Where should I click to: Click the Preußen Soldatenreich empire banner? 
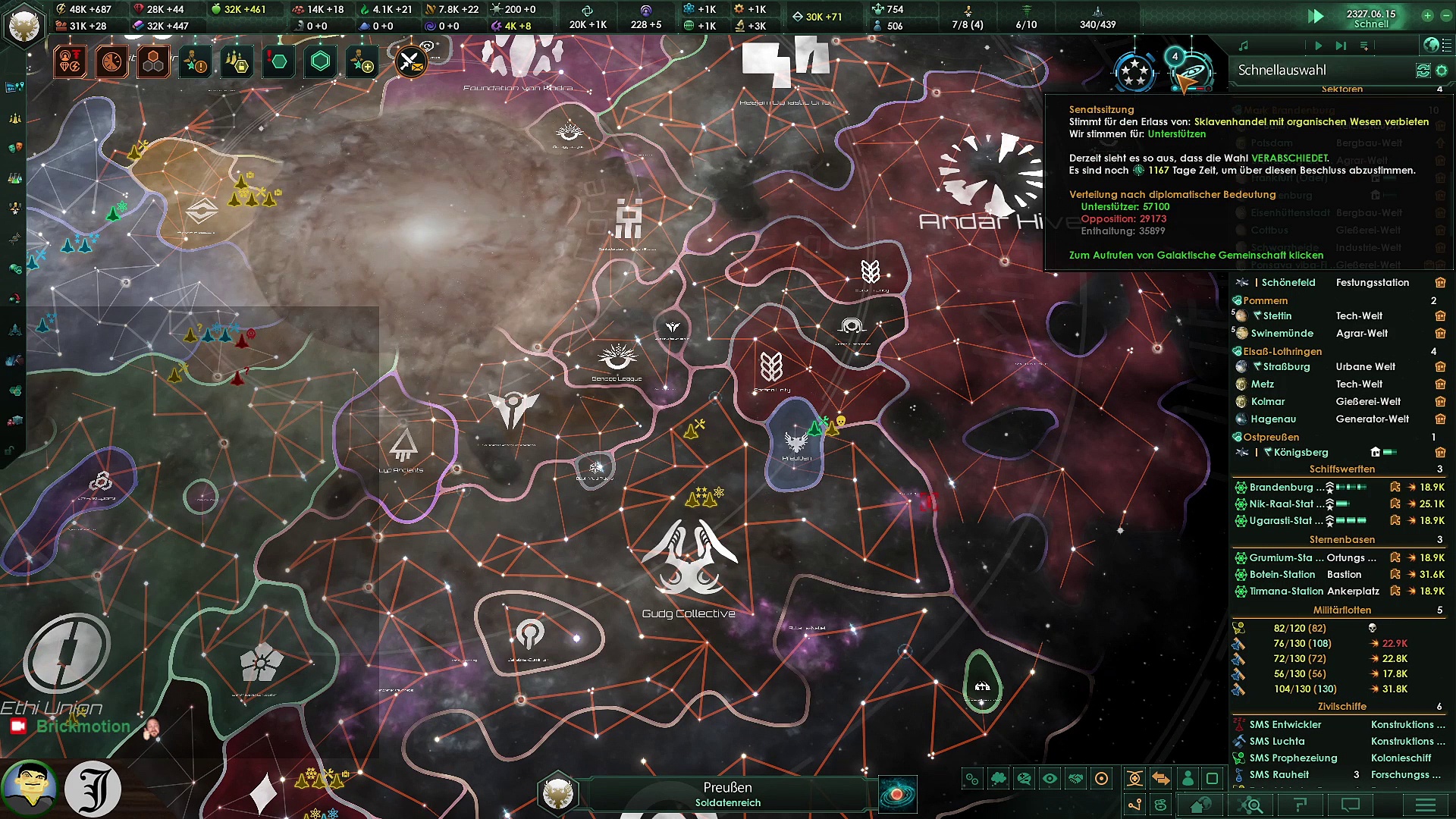point(727,794)
